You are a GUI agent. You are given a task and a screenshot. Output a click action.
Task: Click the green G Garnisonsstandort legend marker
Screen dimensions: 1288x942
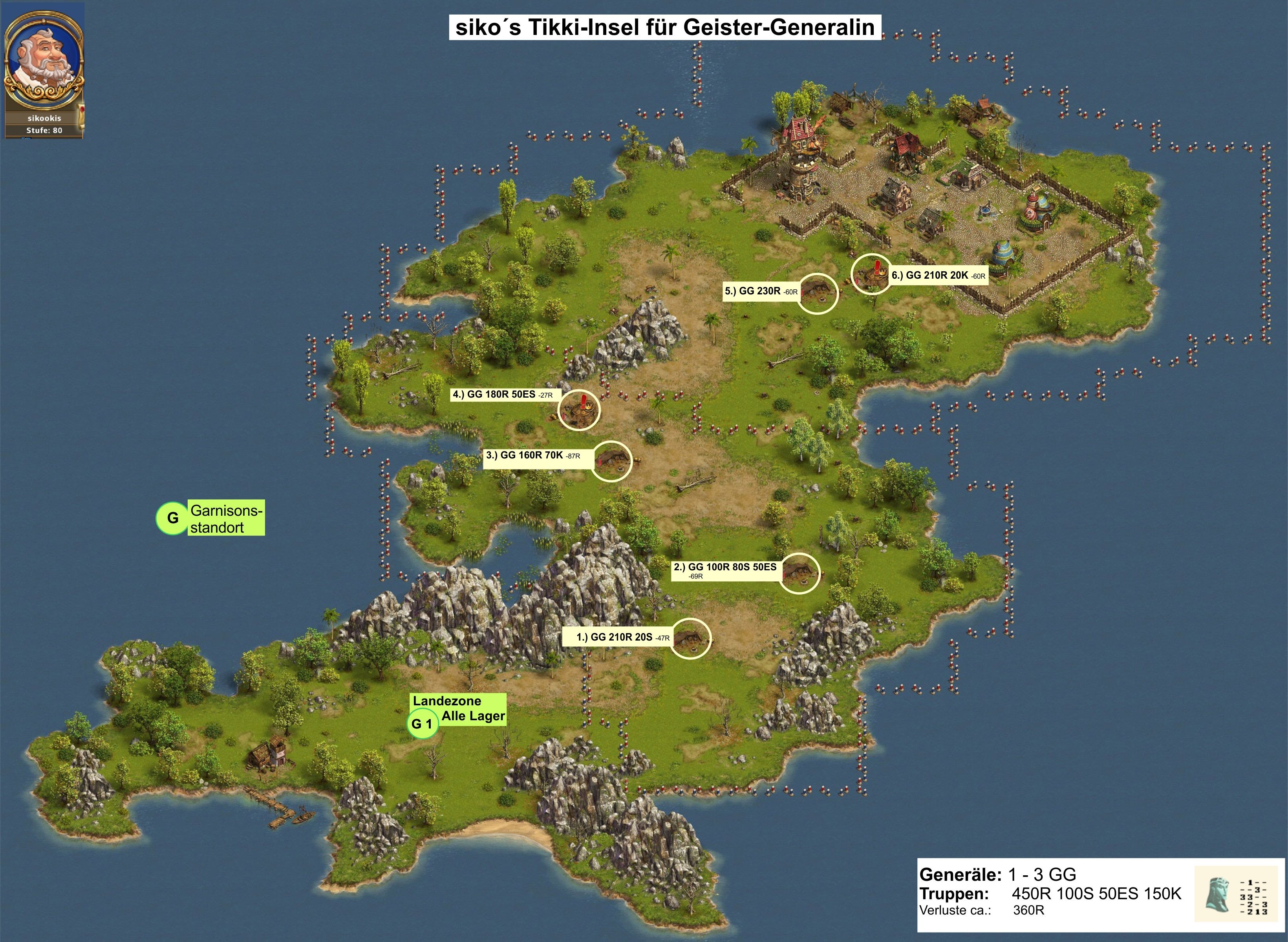coord(172,518)
